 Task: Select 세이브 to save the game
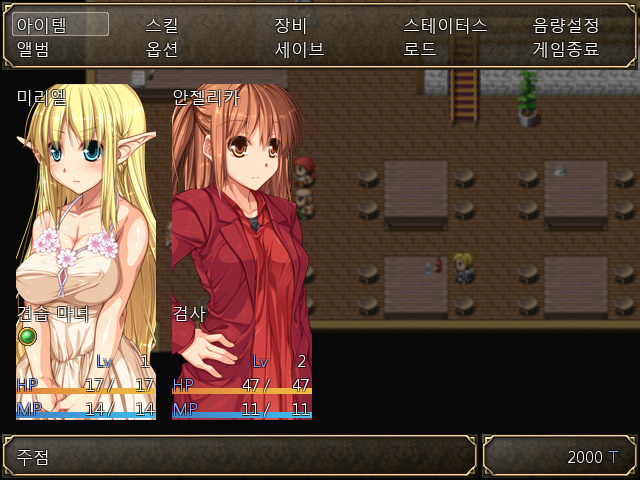(x=300, y=48)
